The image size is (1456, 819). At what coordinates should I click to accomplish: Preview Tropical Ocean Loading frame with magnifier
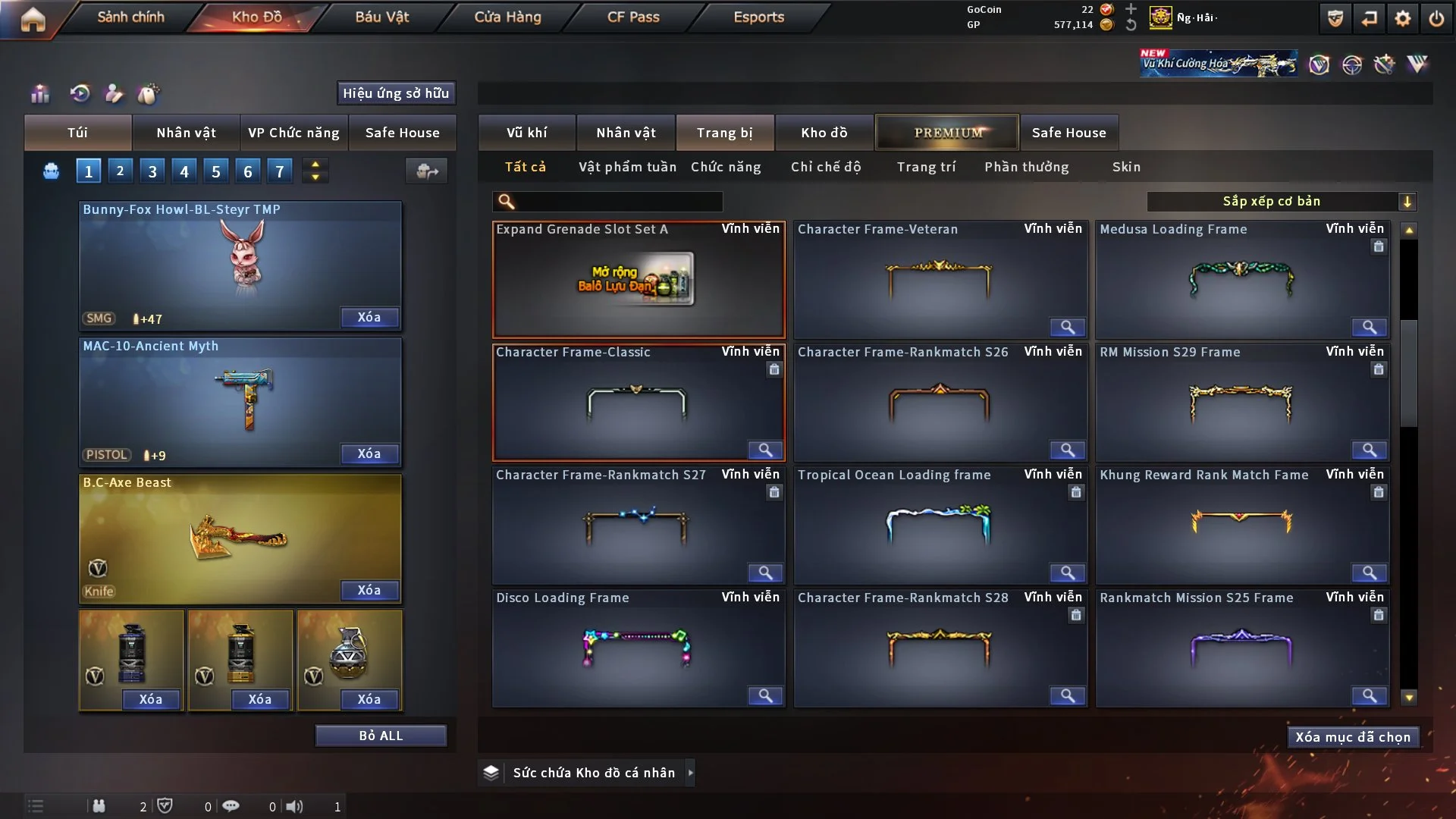tap(1067, 573)
